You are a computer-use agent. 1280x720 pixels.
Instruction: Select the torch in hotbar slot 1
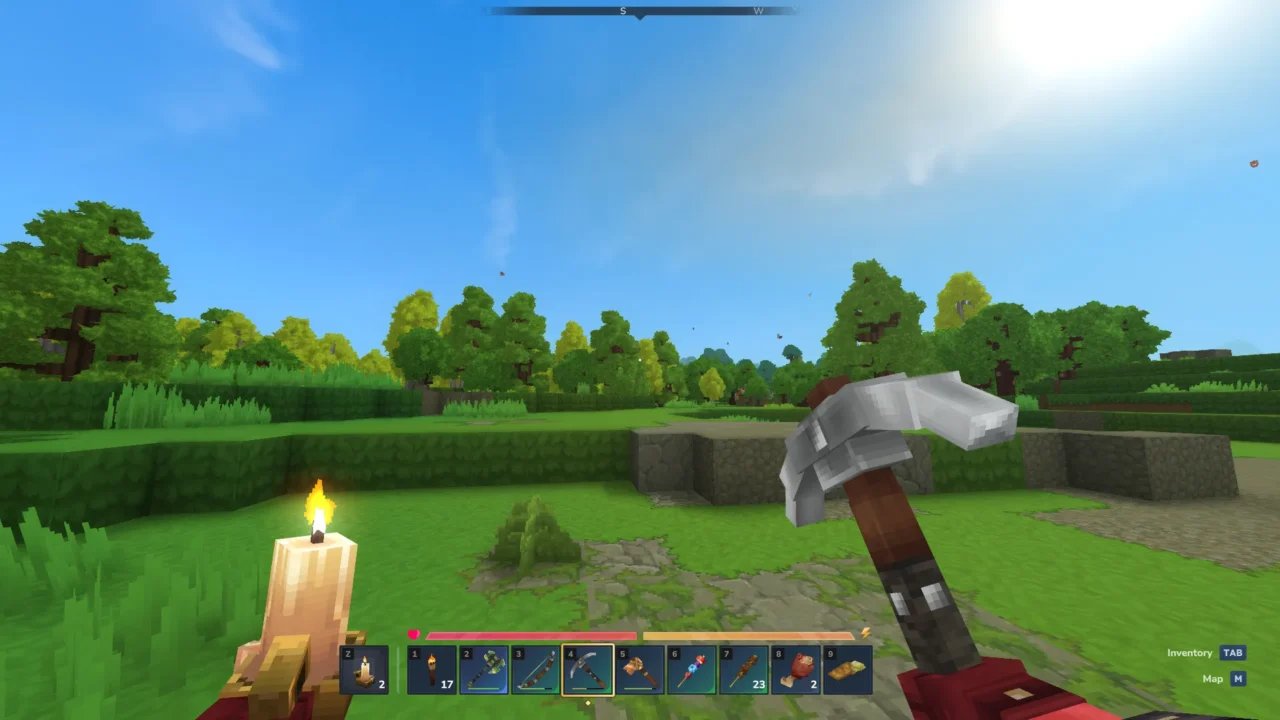coord(432,670)
